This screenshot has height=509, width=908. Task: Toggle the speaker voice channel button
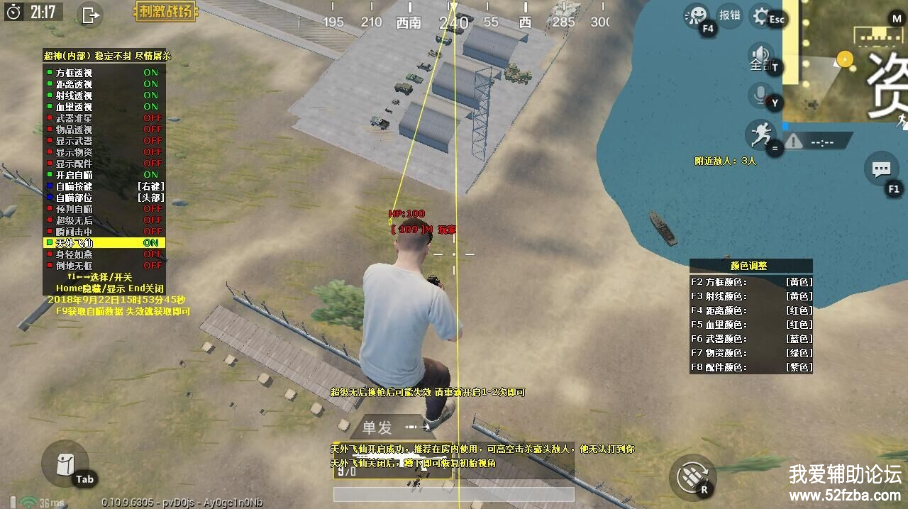(761, 54)
